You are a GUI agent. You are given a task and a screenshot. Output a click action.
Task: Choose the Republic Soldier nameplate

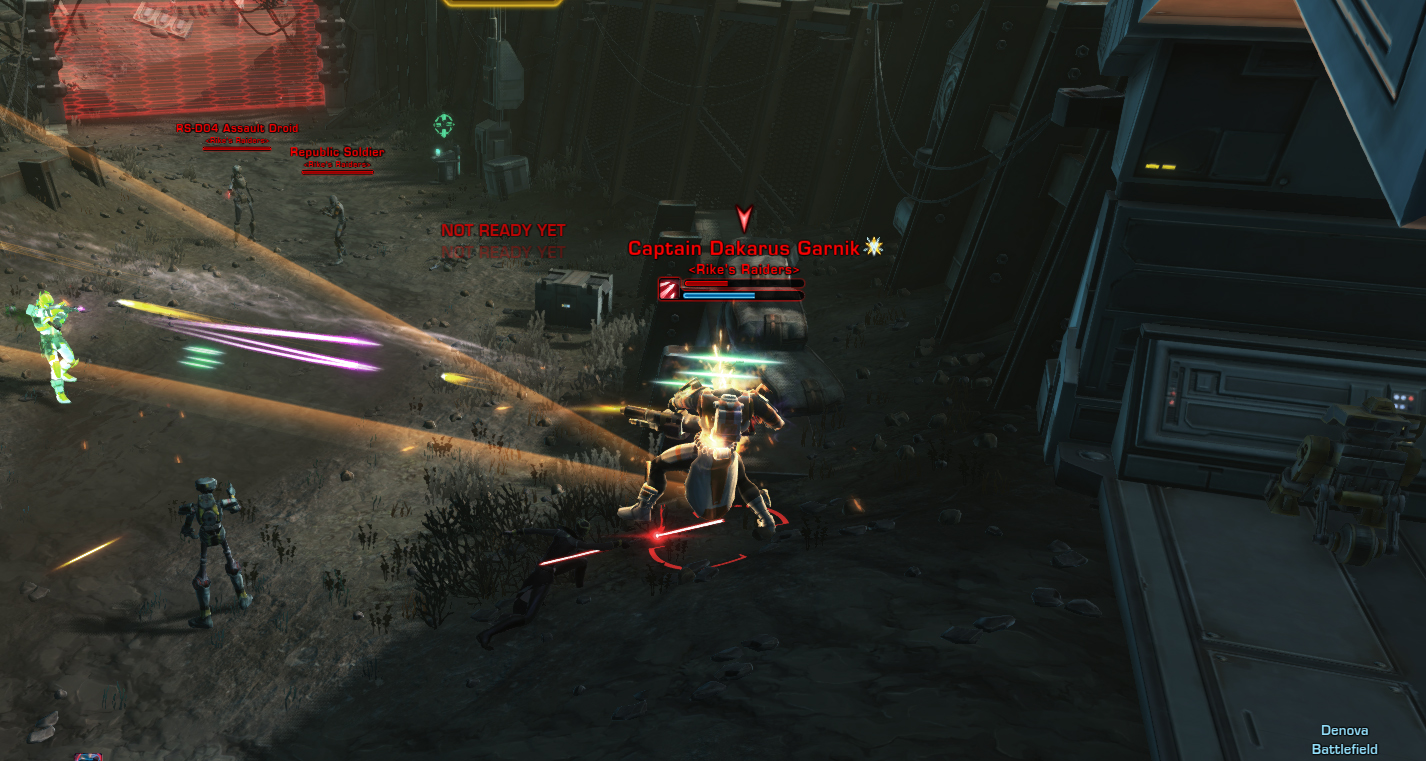point(337,152)
